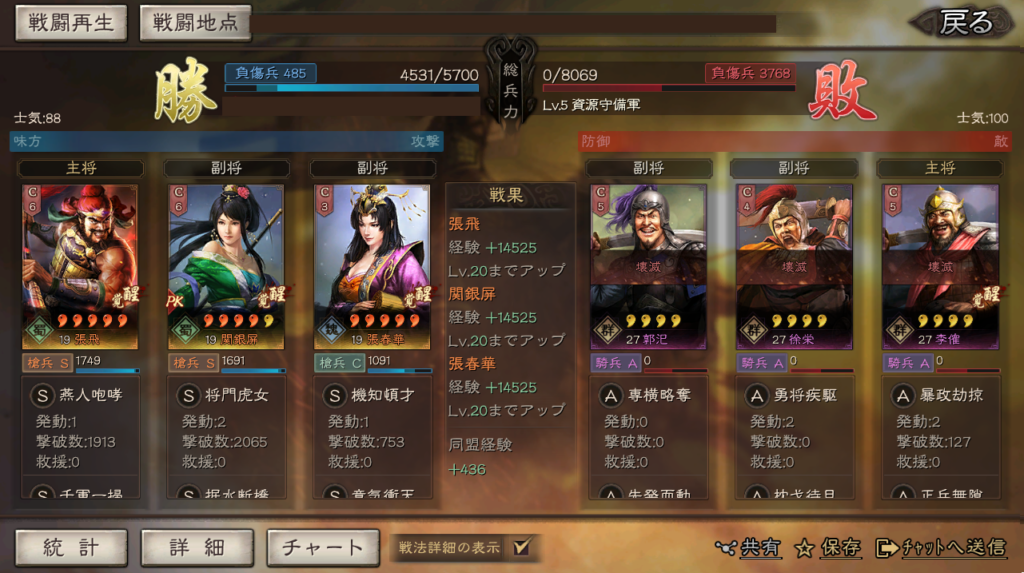Share the battle report via 共有

(x=749, y=547)
